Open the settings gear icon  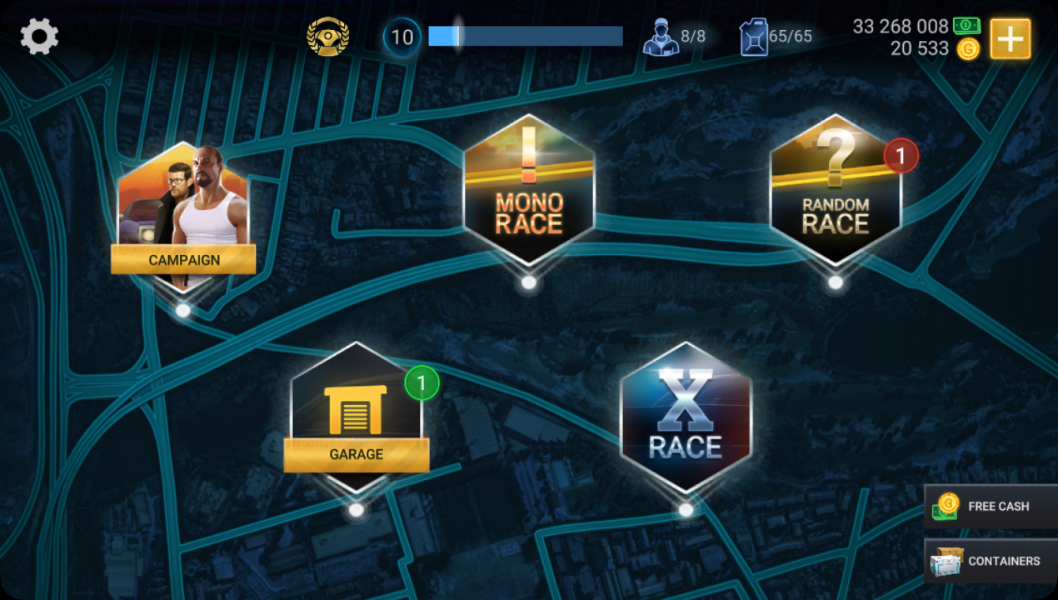40,37
